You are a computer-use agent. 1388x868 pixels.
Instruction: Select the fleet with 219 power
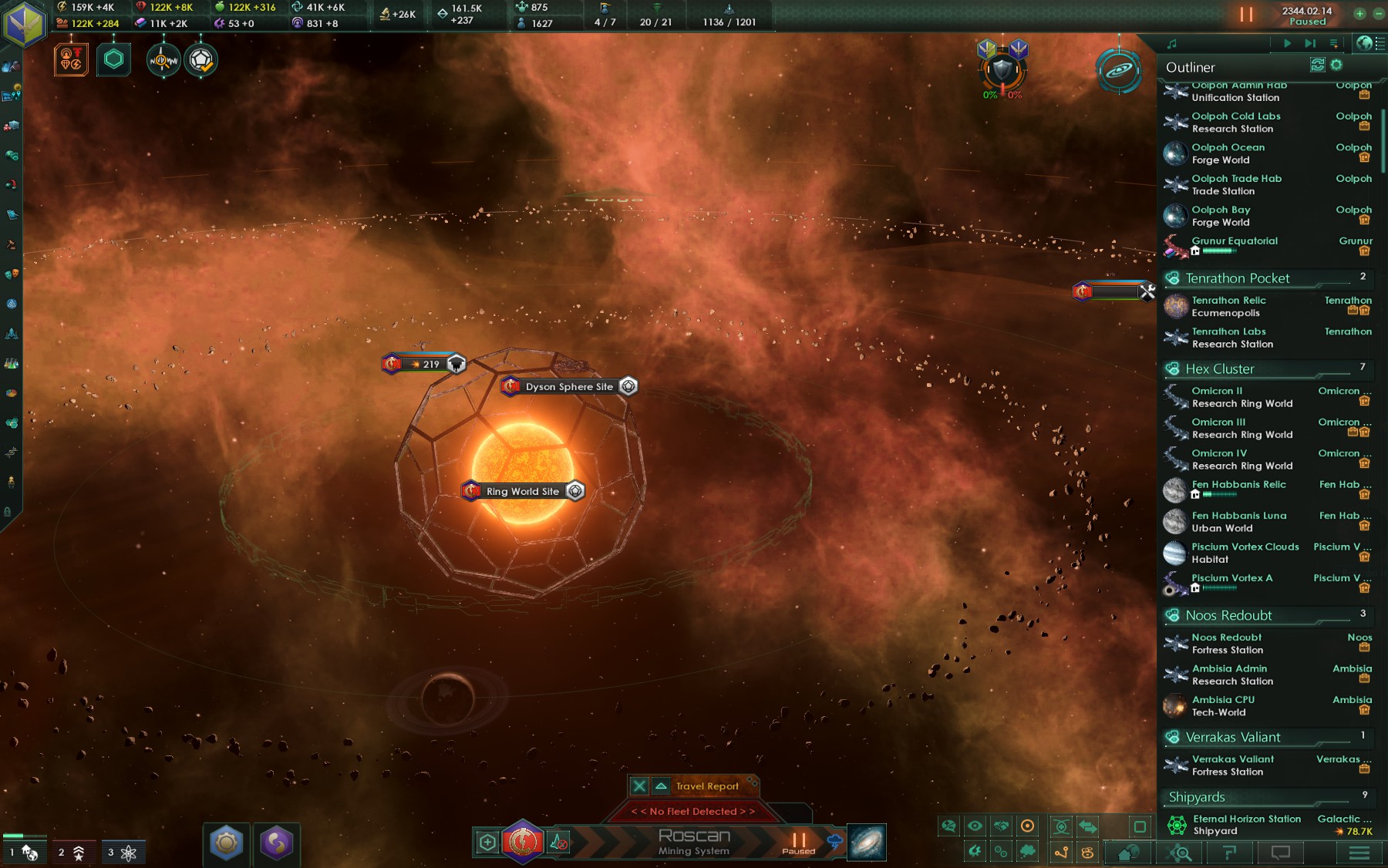pos(425,364)
